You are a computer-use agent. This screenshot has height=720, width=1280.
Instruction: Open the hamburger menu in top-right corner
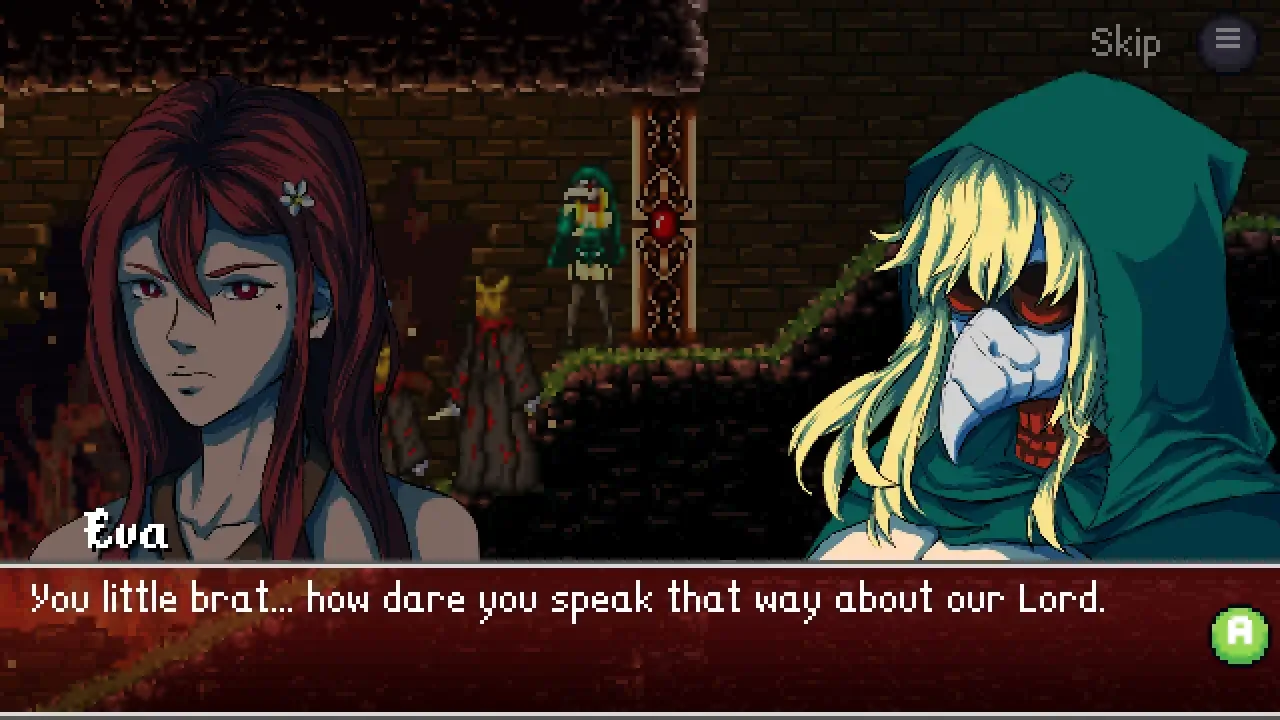1228,40
